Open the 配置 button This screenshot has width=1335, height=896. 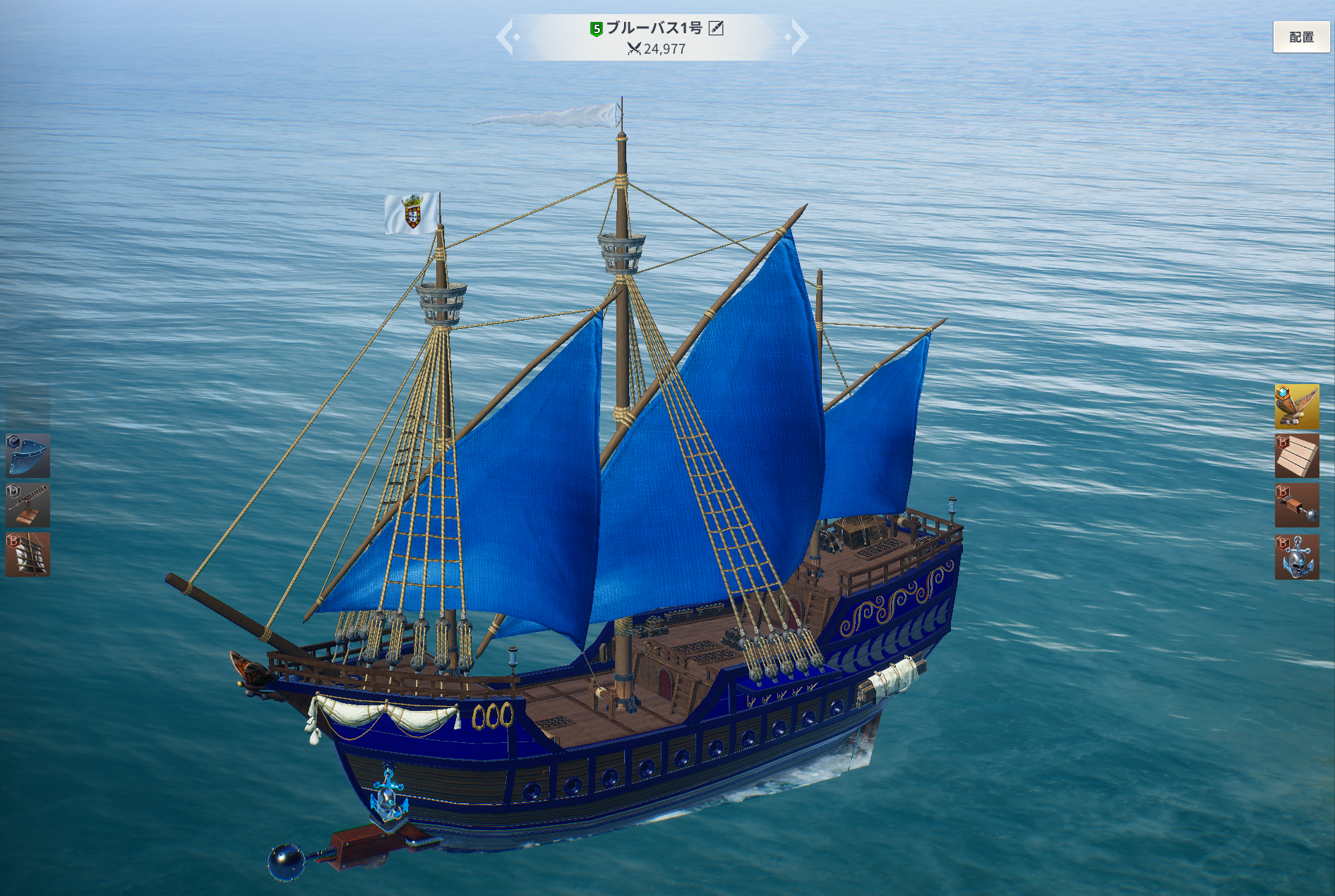1300,37
